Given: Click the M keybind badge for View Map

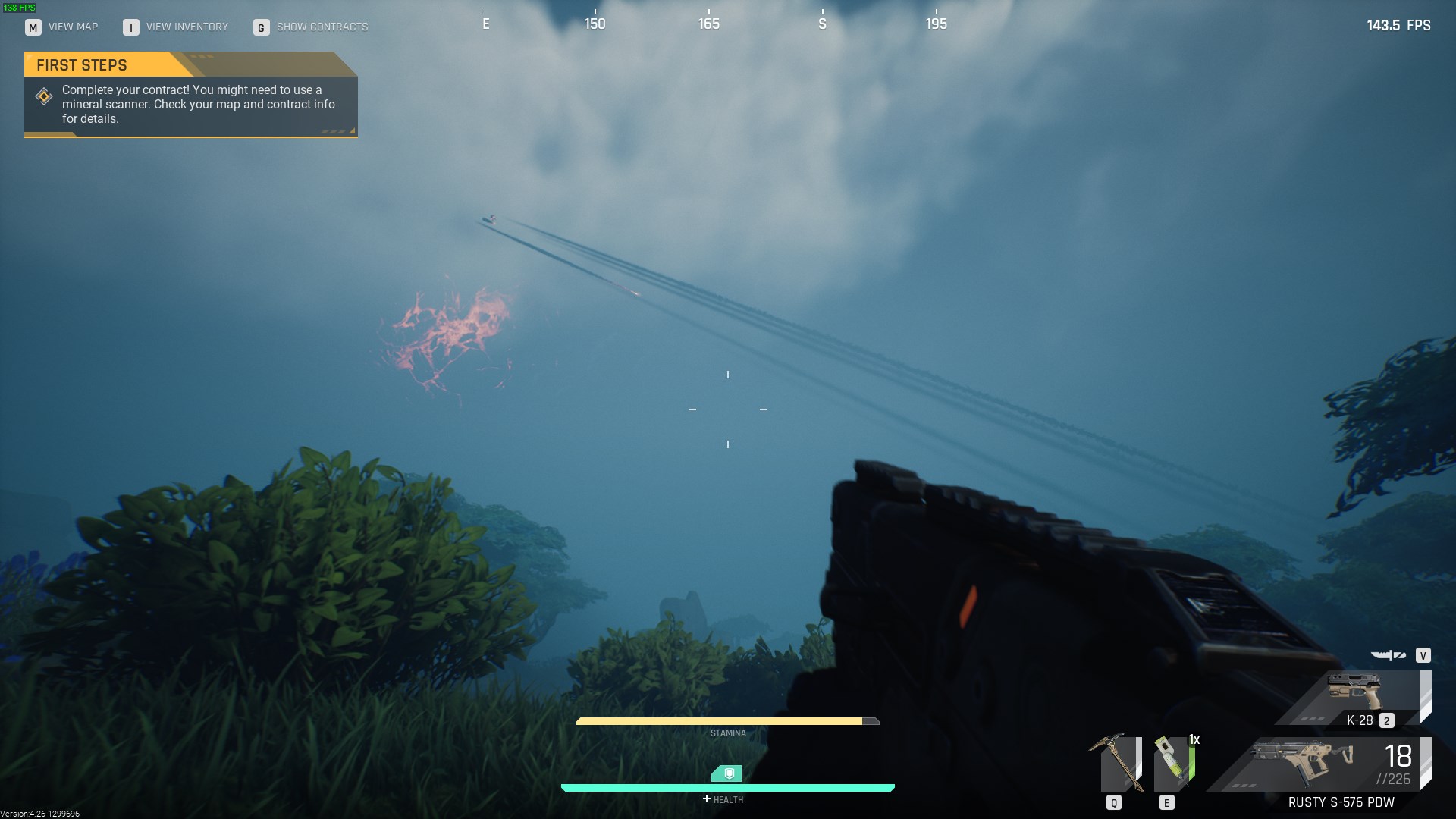Looking at the screenshot, I should tap(32, 27).
